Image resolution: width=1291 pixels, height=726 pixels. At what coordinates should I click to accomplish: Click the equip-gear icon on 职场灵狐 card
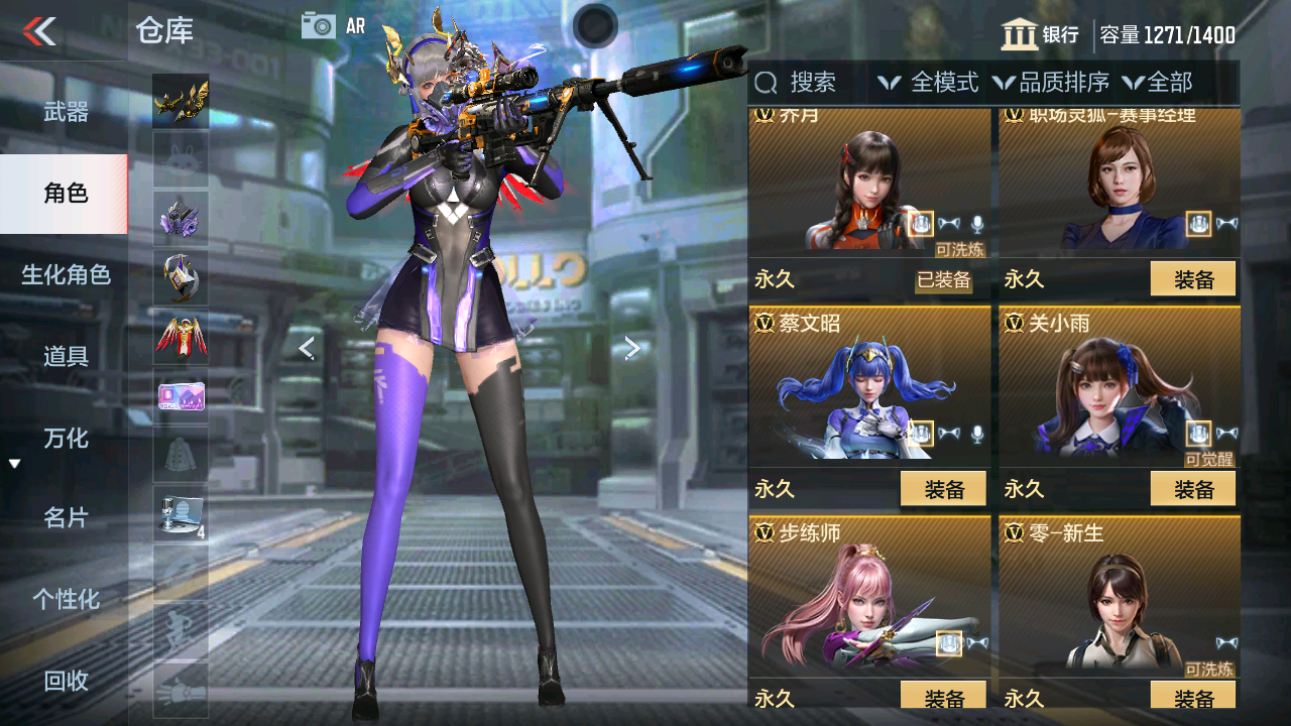pos(1198,222)
